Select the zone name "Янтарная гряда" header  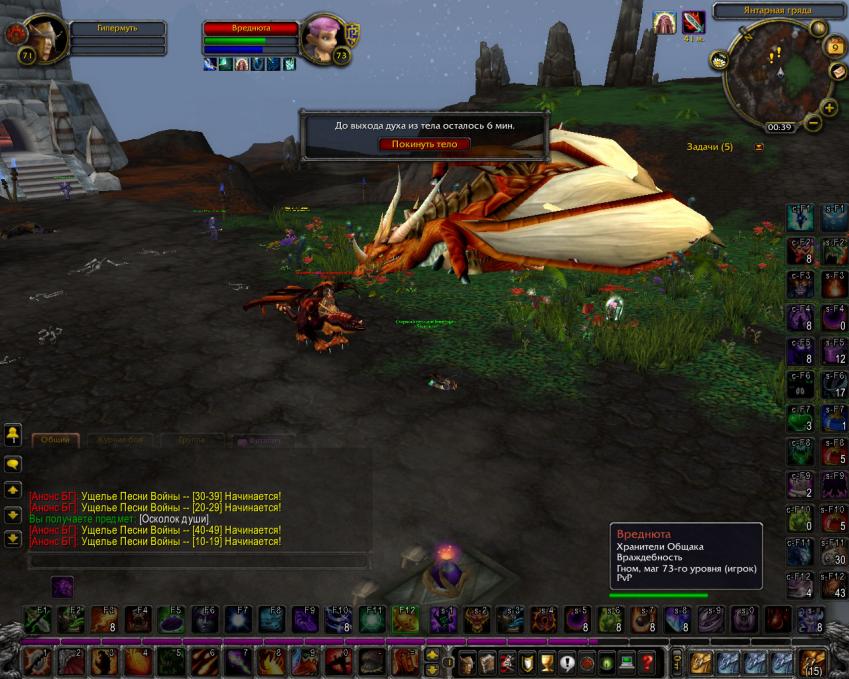pos(779,12)
